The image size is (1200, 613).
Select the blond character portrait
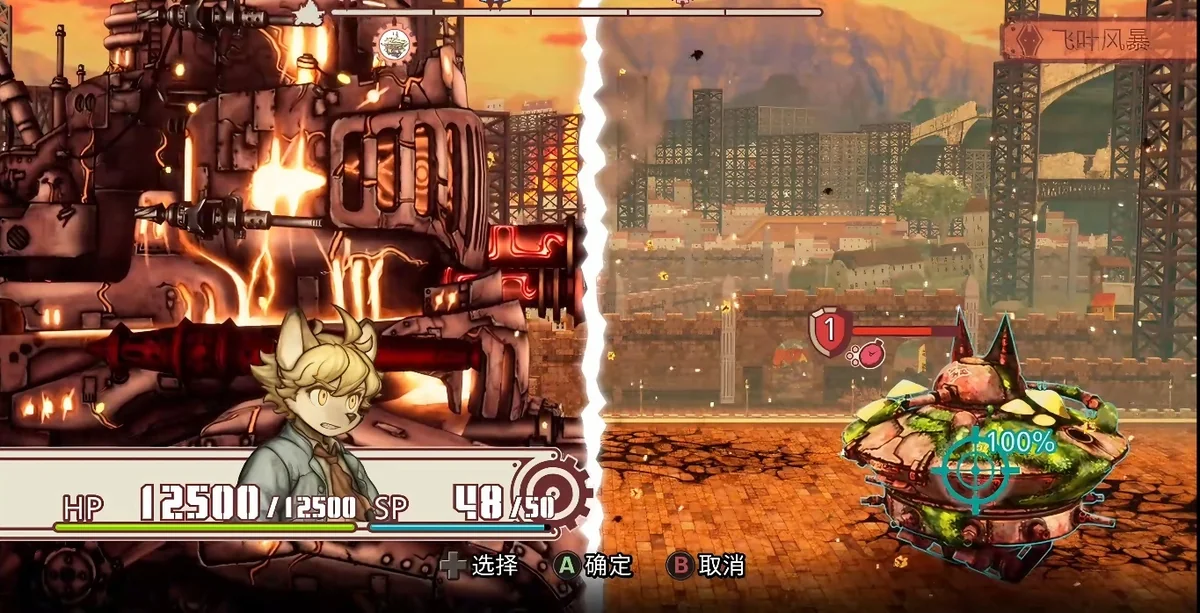308,400
